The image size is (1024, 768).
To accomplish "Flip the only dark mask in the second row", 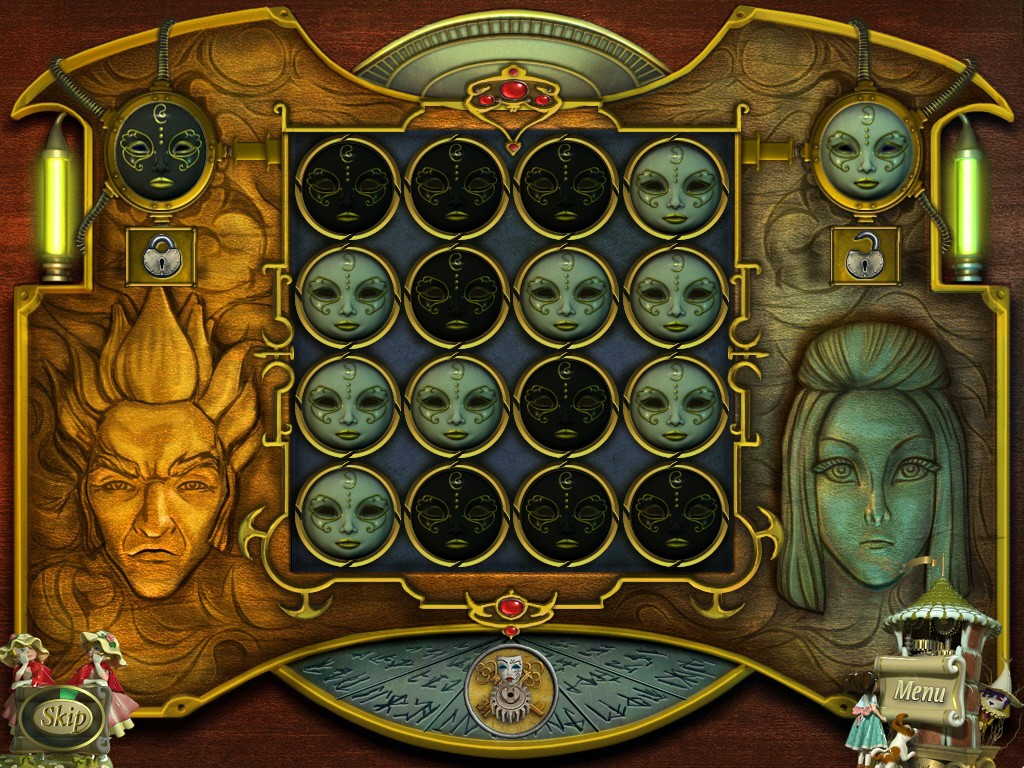I will (x=456, y=296).
